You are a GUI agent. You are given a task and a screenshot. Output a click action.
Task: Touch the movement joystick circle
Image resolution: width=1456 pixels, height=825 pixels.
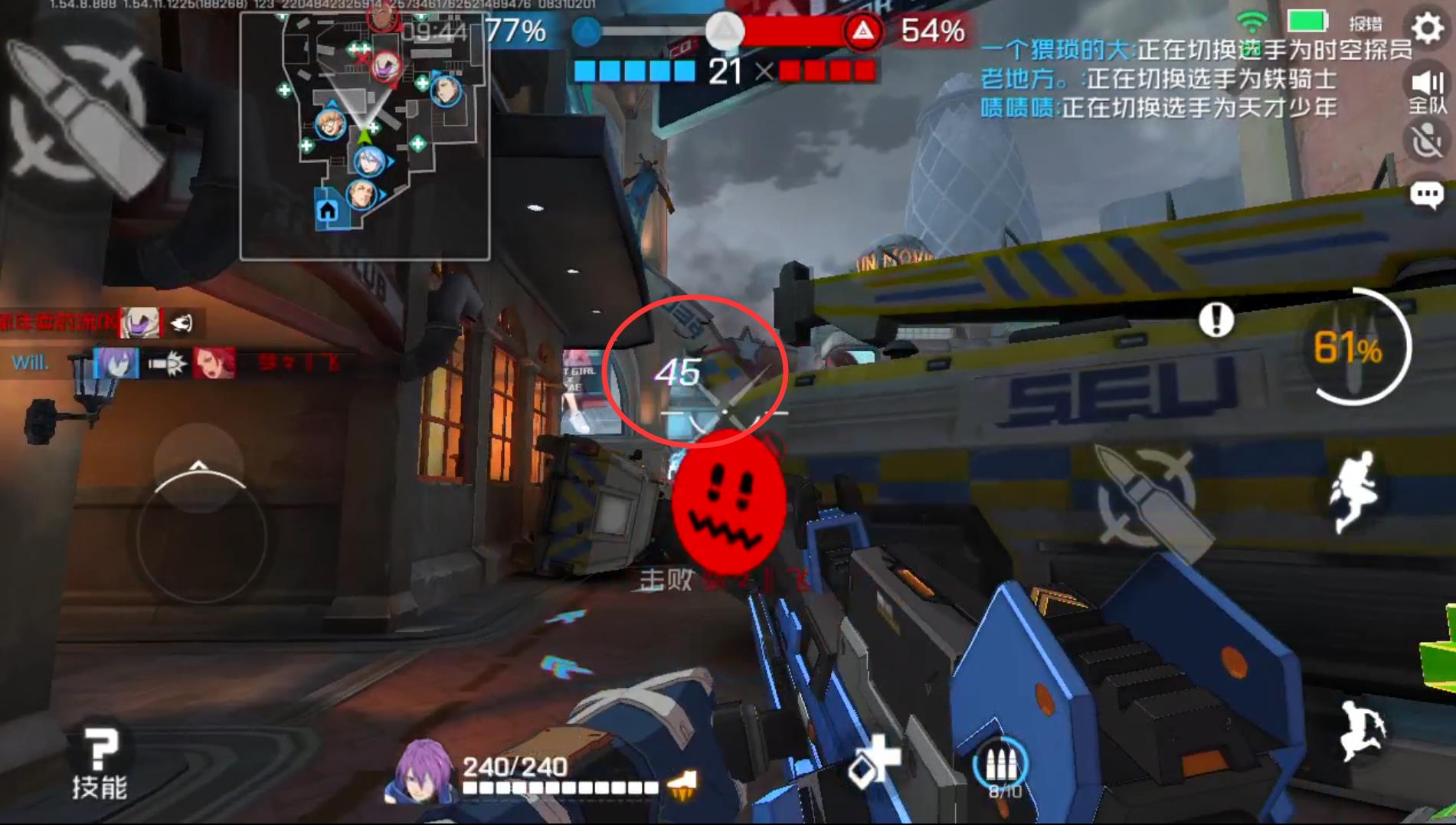(201, 535)
